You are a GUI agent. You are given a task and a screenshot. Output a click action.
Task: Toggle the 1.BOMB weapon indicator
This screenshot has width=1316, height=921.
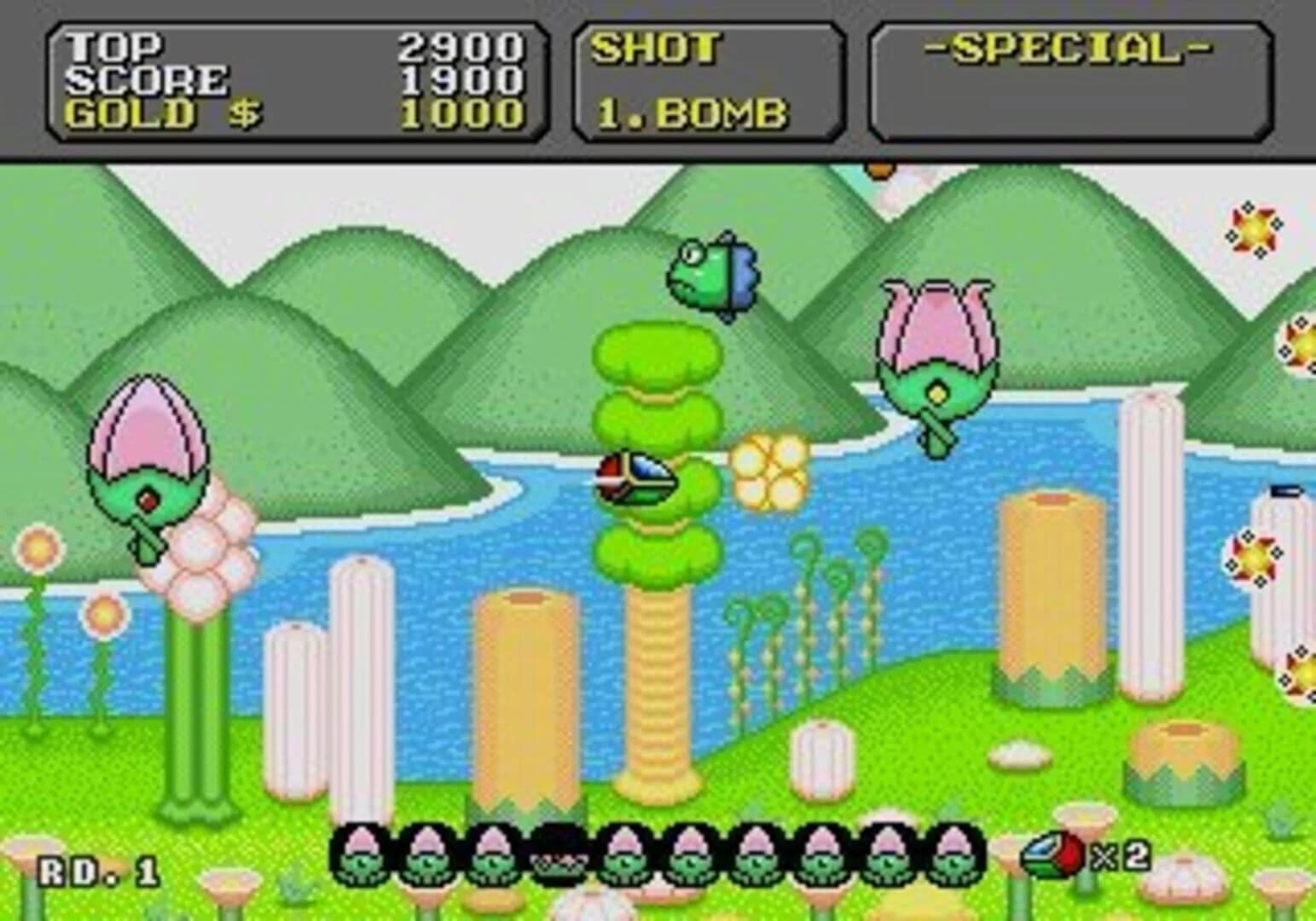[695, 111]
